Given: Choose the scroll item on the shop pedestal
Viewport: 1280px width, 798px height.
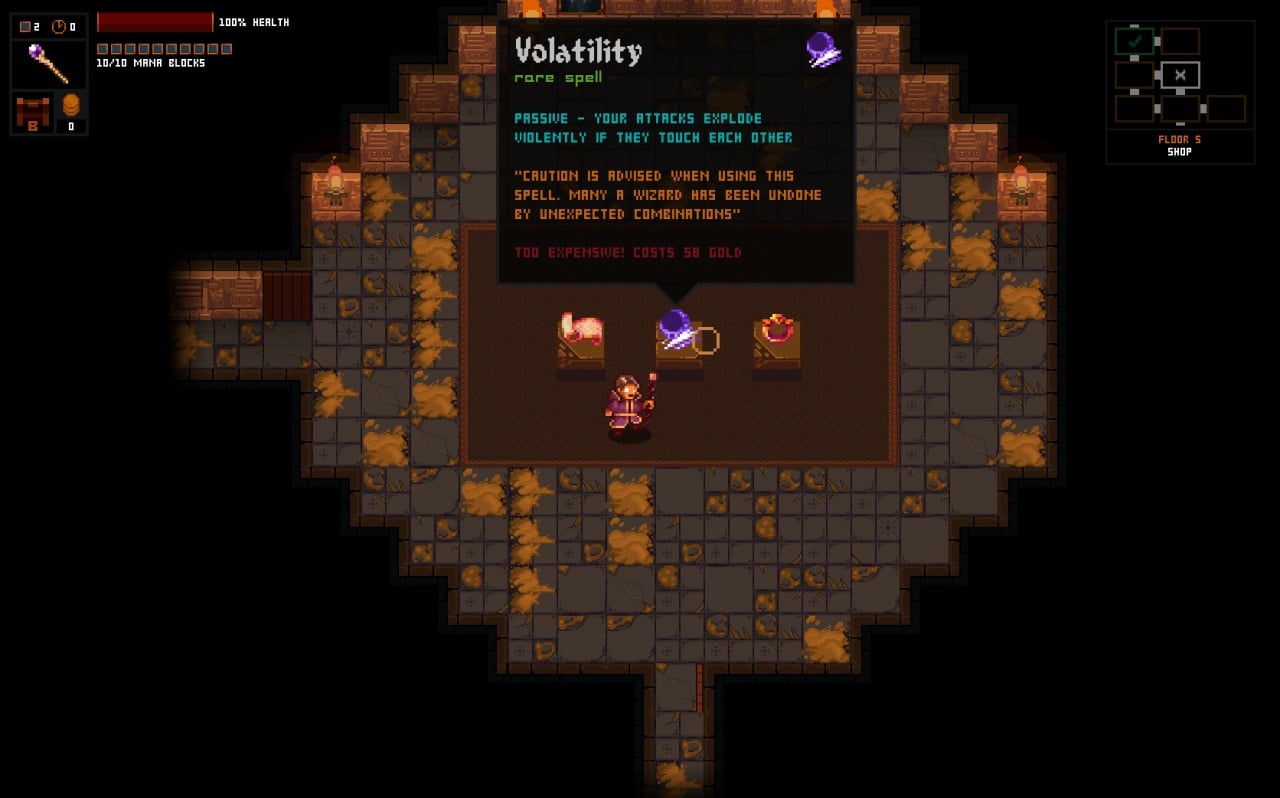Looking at the screenshot, I should click(x=582, y=330).
